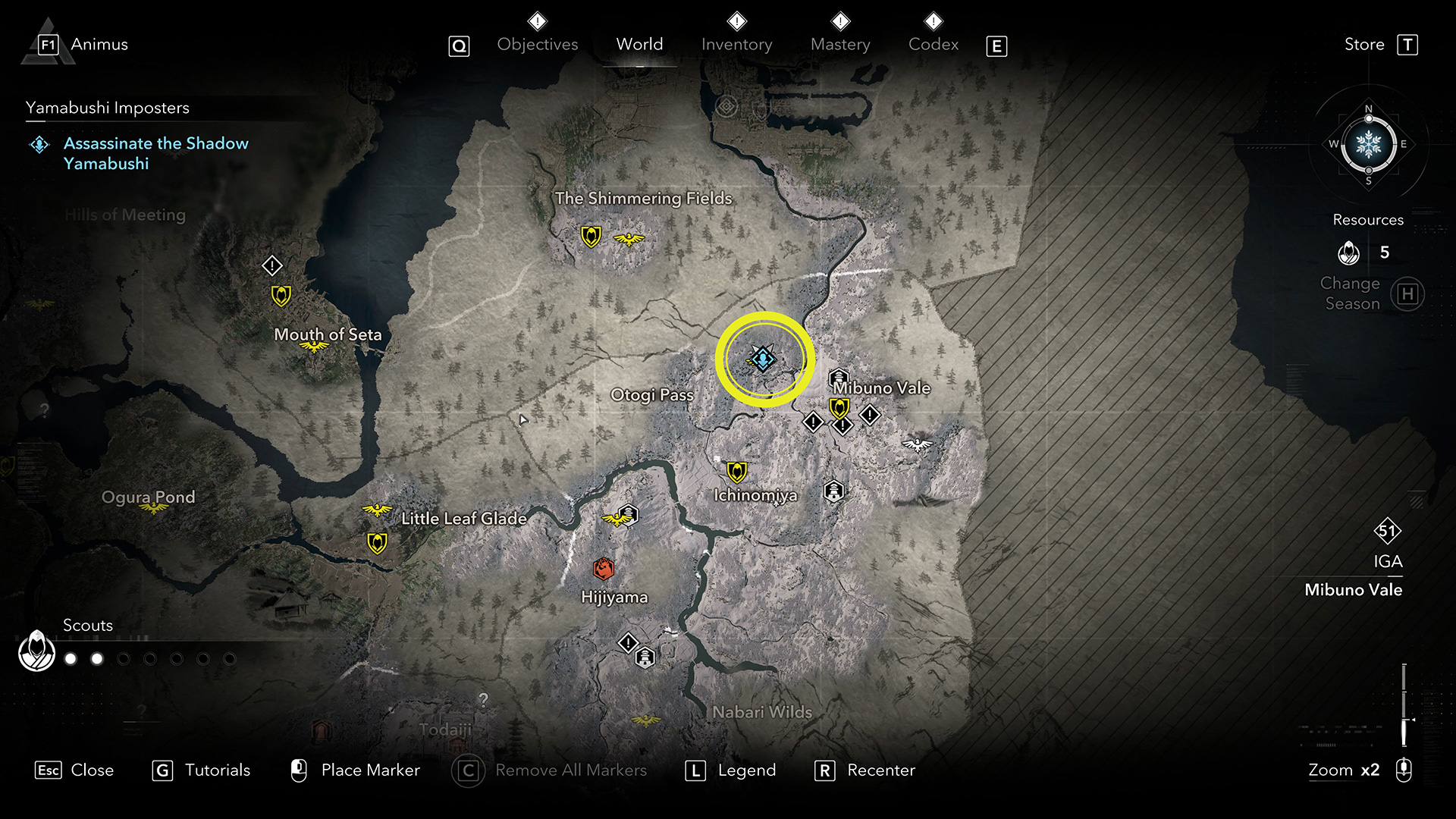Select the Shadow Yamabushi objective marker
This screenshot has height=819, width=1456.
pos(763,358)
